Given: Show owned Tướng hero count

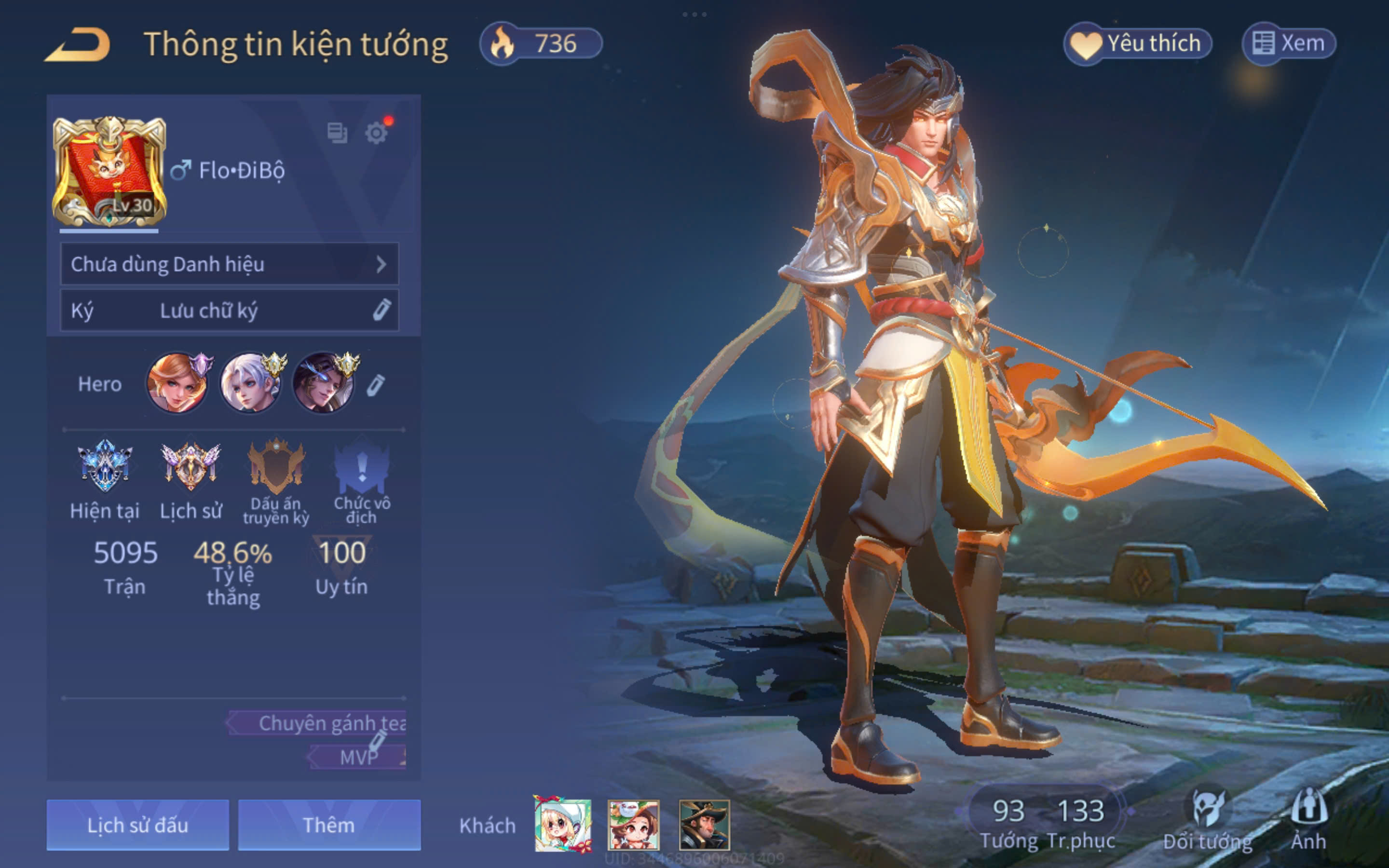Looking at the screenshot, I should pyautogui.click(x=1008, y=820).
